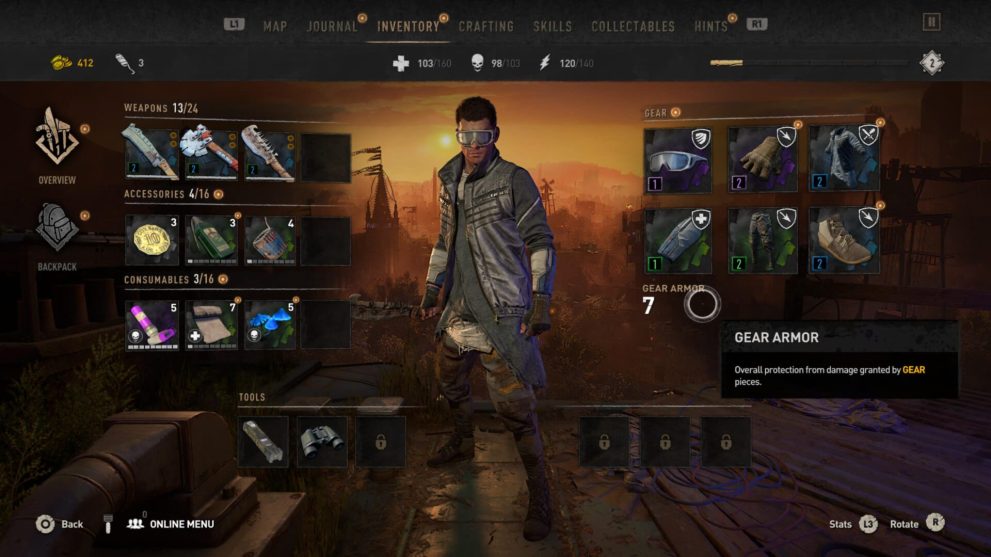The height and width of the screenshot is (557, 991).
Task: Select the purple flare consumable
Action: click(152, 325)
